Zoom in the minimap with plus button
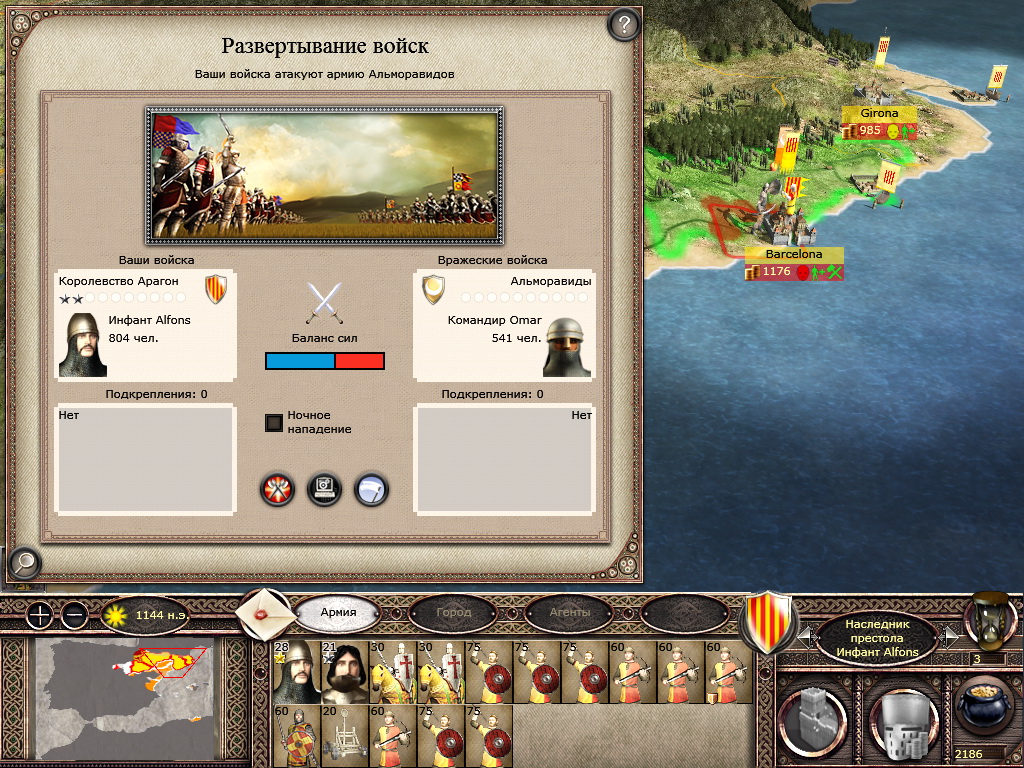Image resolution: width=1024 pixels, height=768 pixels. point(39,614)
